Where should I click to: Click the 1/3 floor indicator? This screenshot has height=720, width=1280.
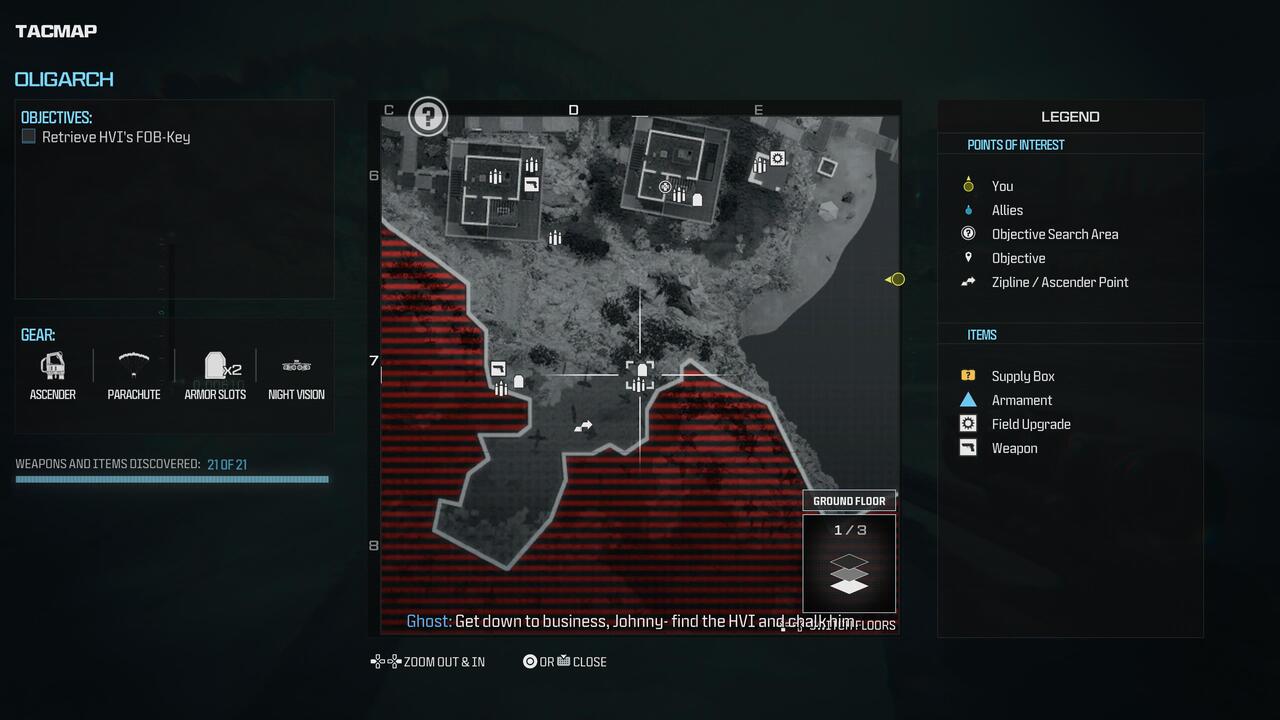(x=849, y=530)
